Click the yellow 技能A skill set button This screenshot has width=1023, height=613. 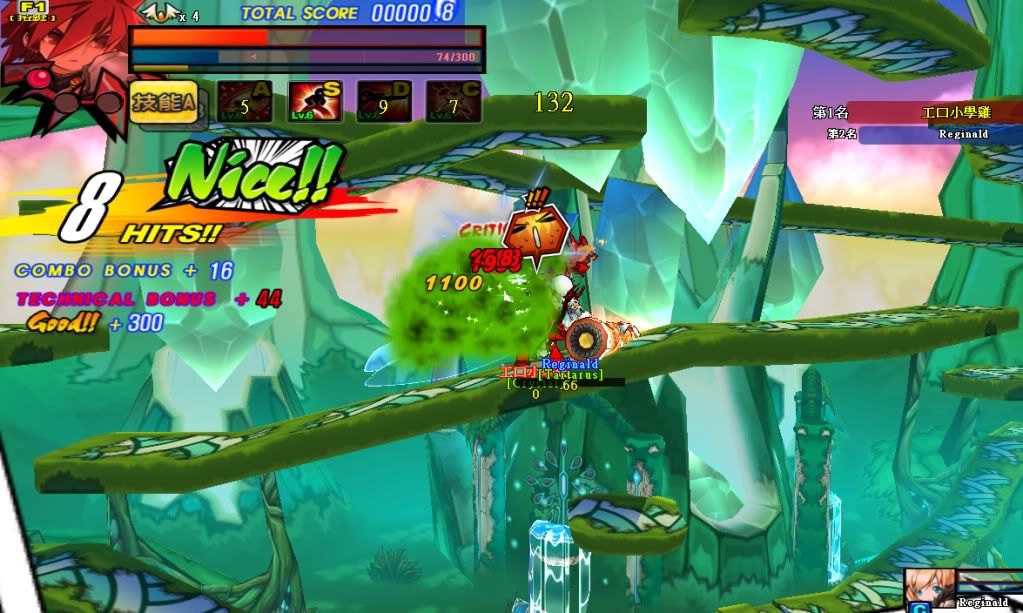pyautogui.click(x=159, y=101)
